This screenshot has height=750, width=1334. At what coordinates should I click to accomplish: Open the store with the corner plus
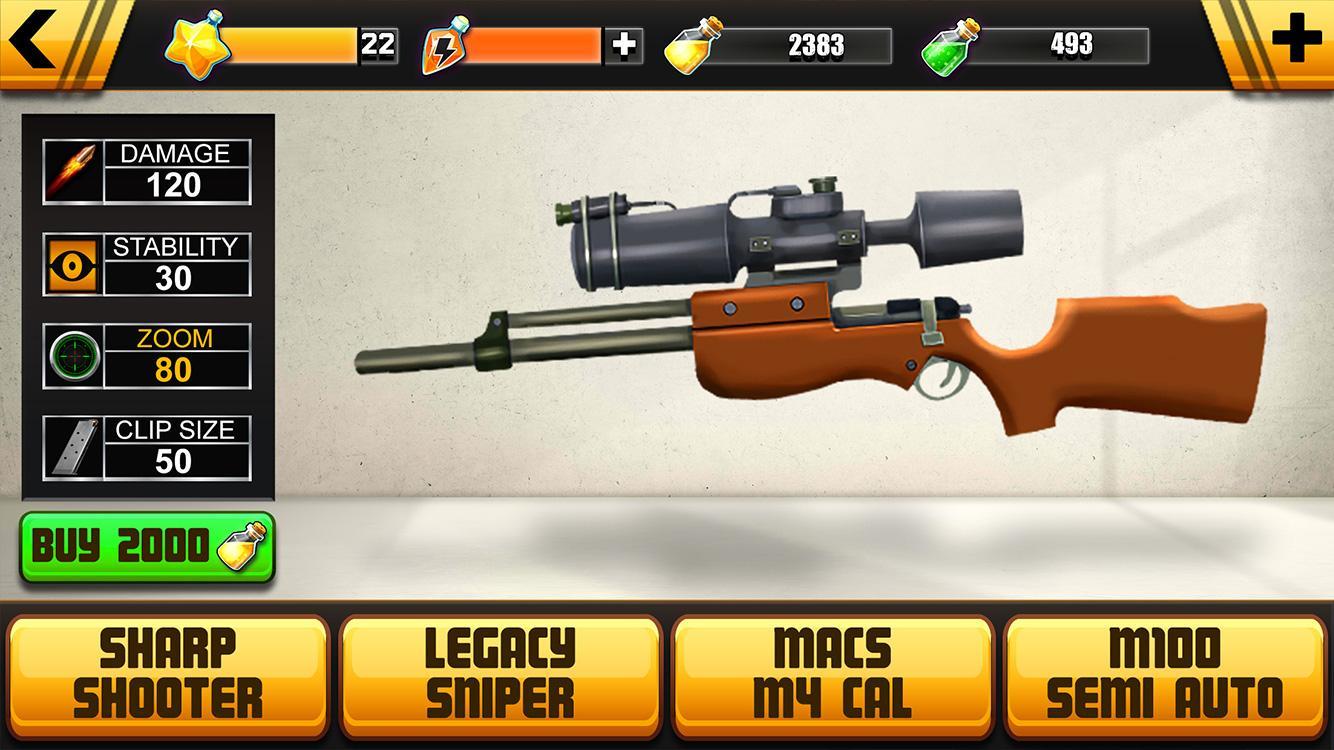[1296, 40]
